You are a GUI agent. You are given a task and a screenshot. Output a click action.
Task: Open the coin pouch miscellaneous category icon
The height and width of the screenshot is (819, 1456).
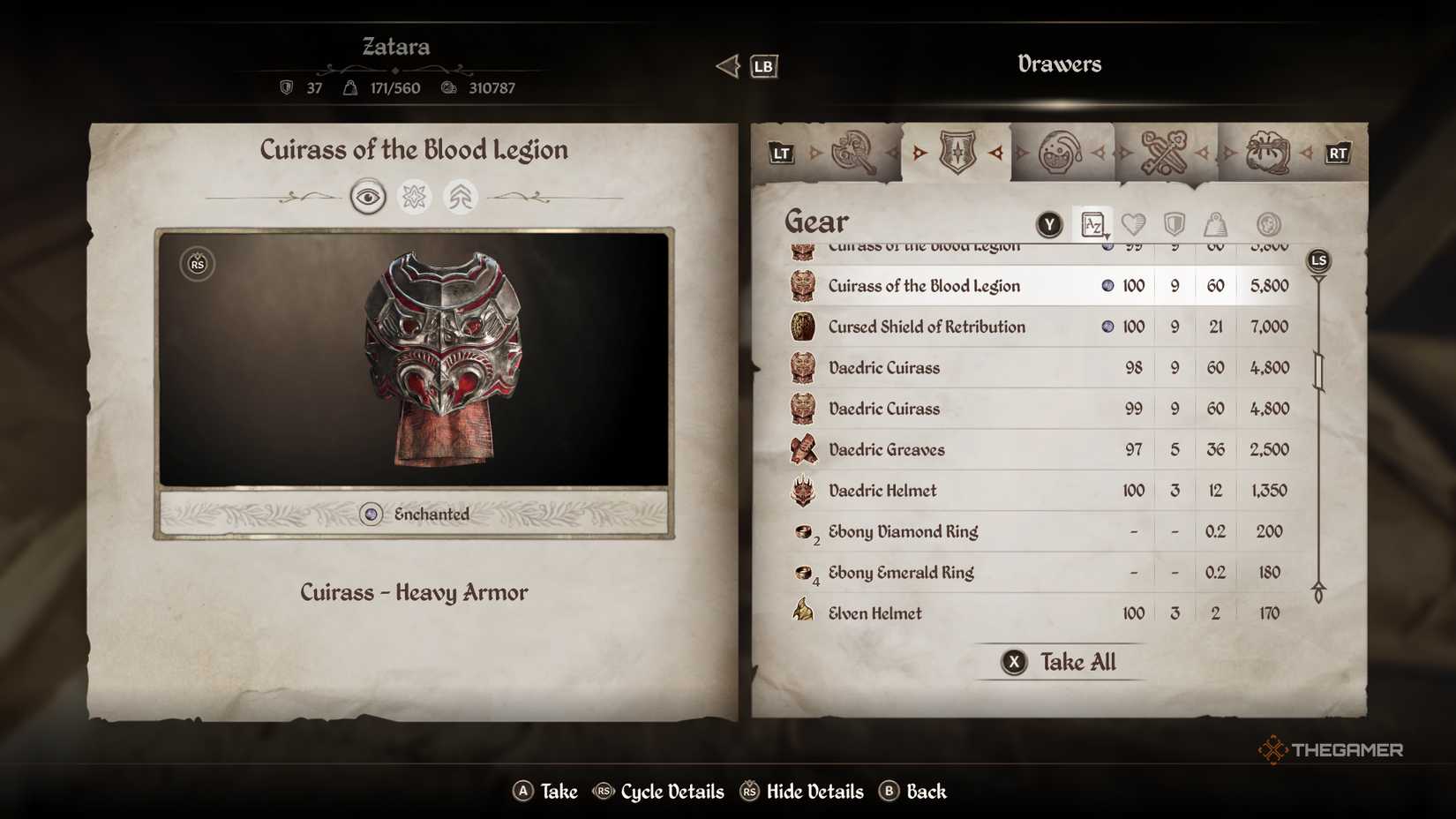(x=1268, y=152)
